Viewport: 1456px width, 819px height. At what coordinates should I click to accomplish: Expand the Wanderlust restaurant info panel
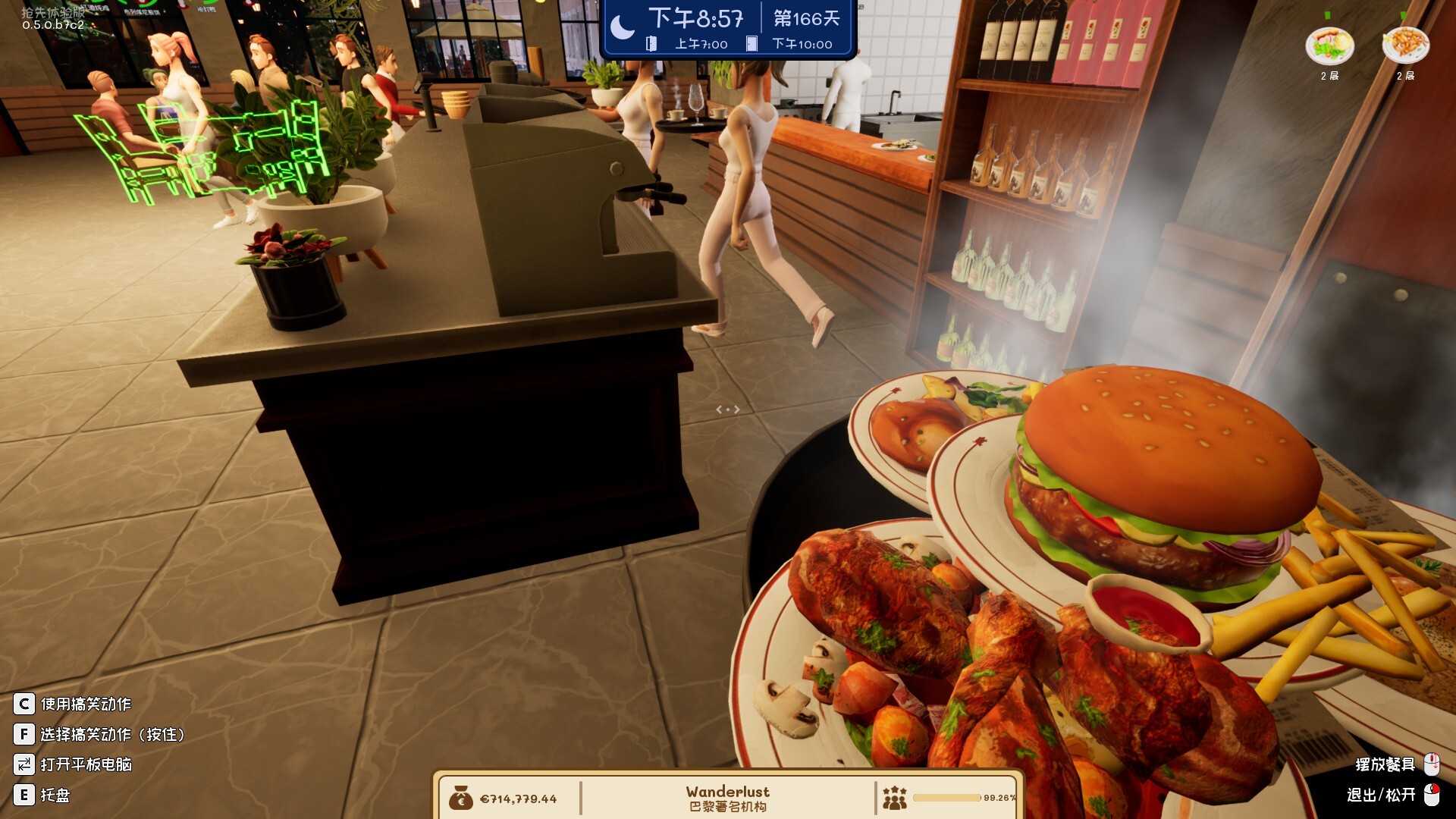point(727,792)
